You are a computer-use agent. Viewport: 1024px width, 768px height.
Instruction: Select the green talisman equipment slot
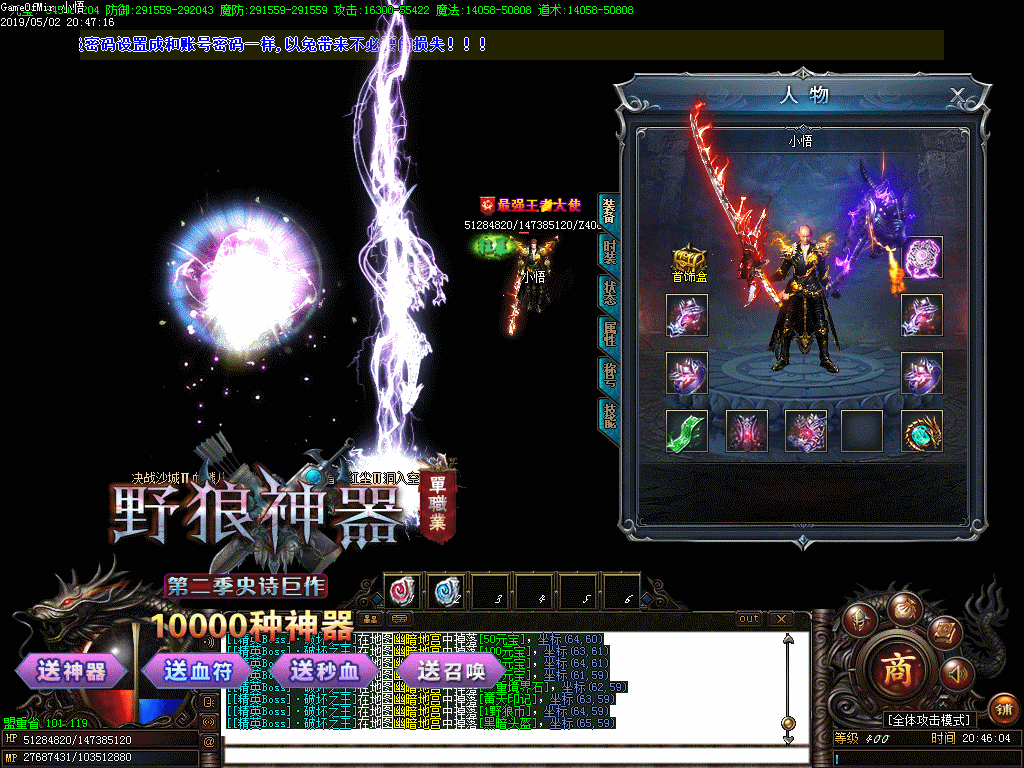coord(687,430)
